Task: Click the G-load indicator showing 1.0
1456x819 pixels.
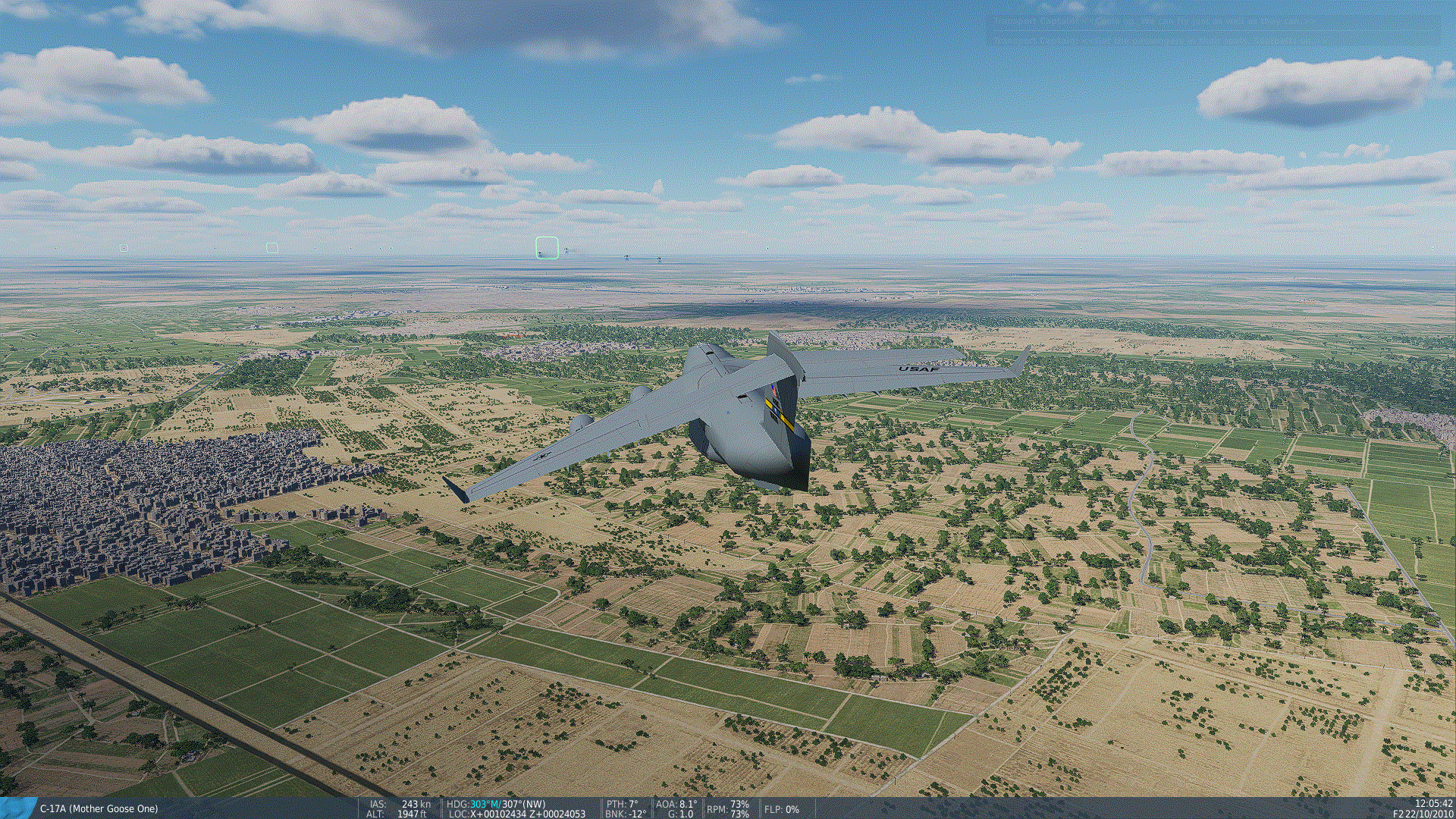Action: click(681, 814)
